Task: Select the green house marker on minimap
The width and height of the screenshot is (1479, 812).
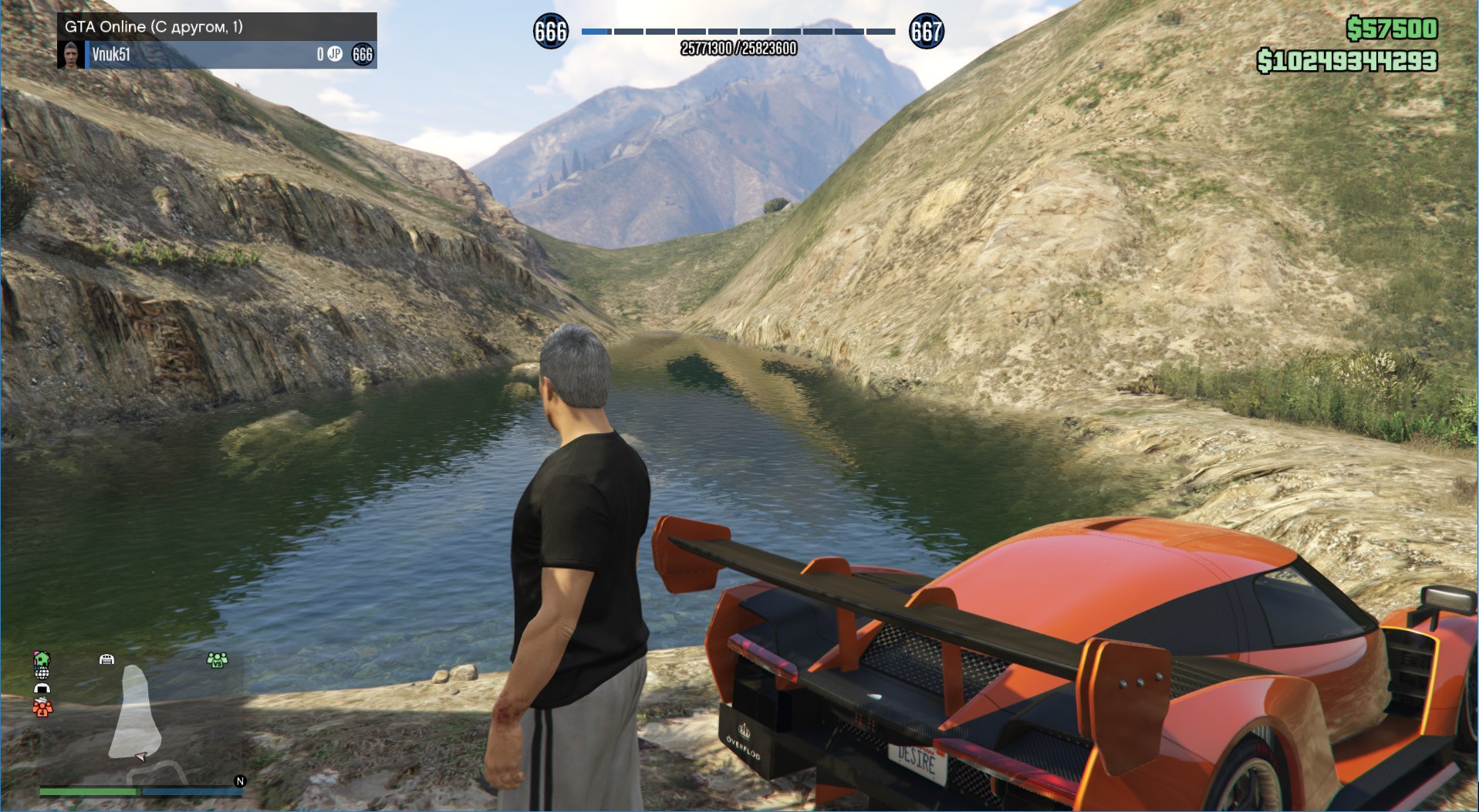Action: (42, 658)
